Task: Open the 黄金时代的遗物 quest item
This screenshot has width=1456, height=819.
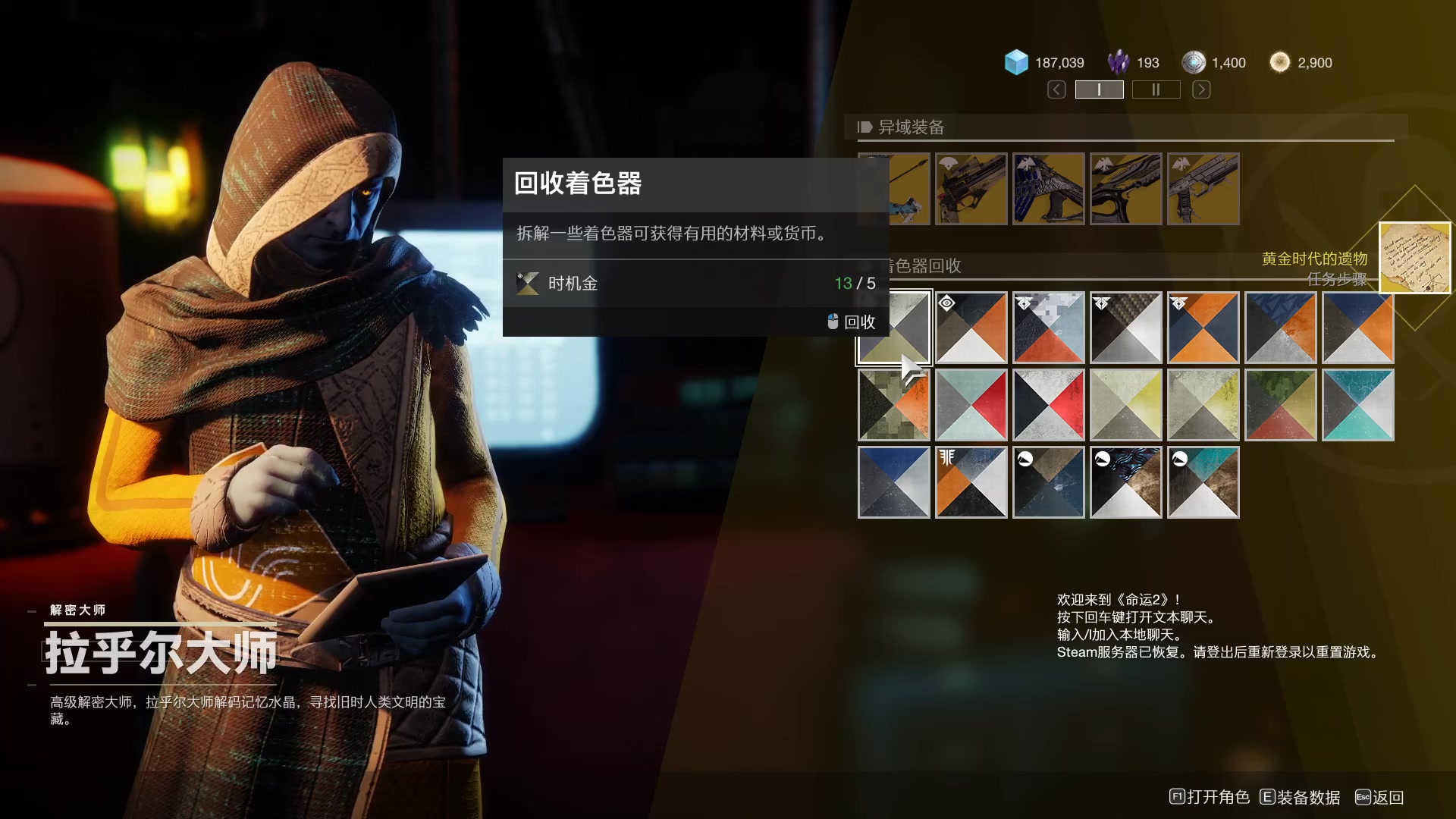Action: click(x=1414, y=258)
